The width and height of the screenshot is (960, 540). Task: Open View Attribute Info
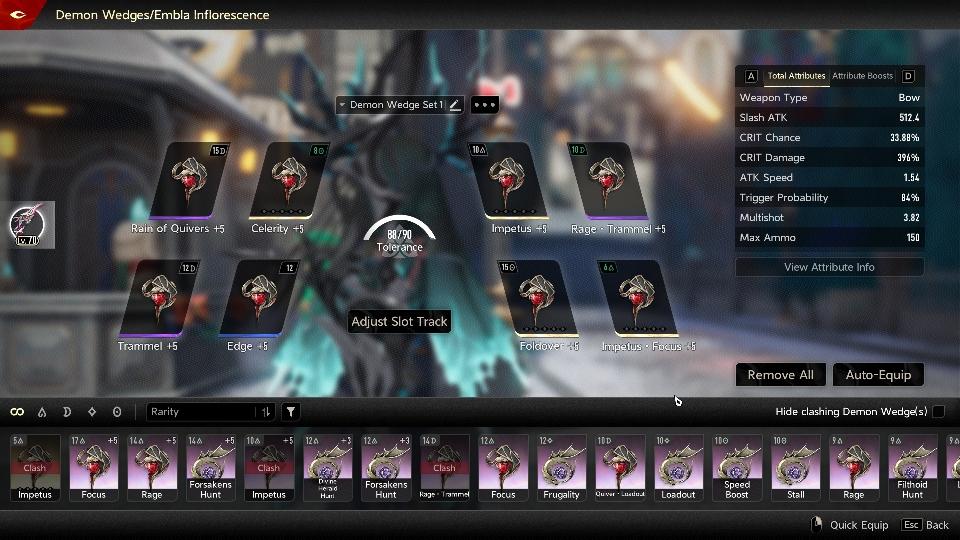(829, 267)
